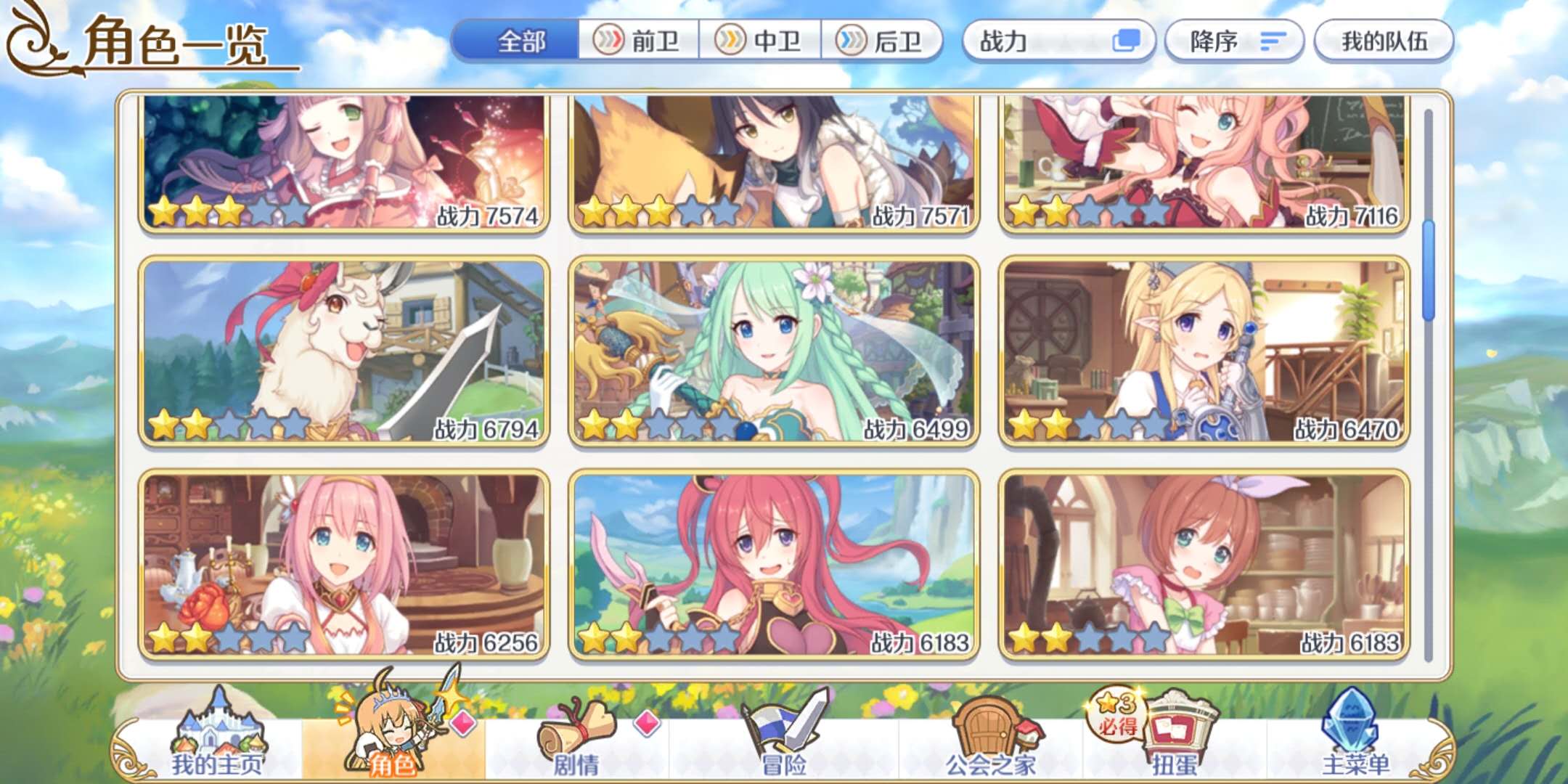Screen dimensions: 1568x784
Task: Select the 后卫 position tab
Action: 881,41
